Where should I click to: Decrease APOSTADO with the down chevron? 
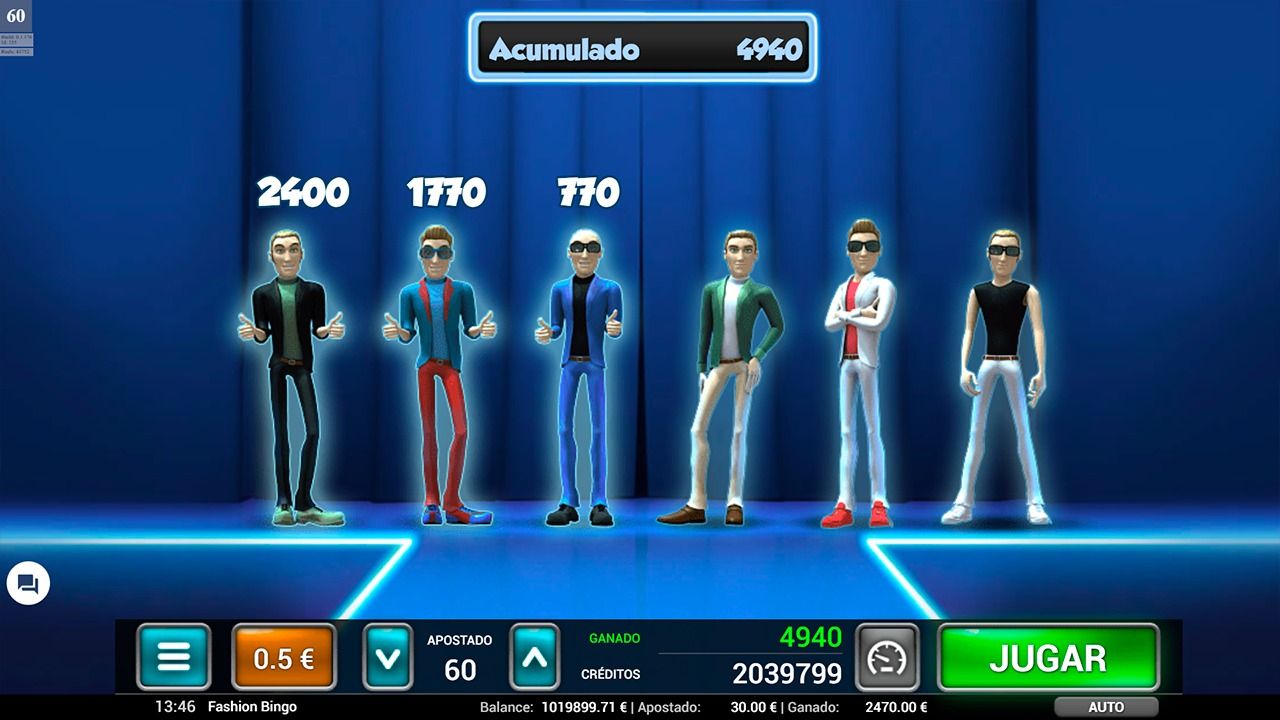point(388,657)
